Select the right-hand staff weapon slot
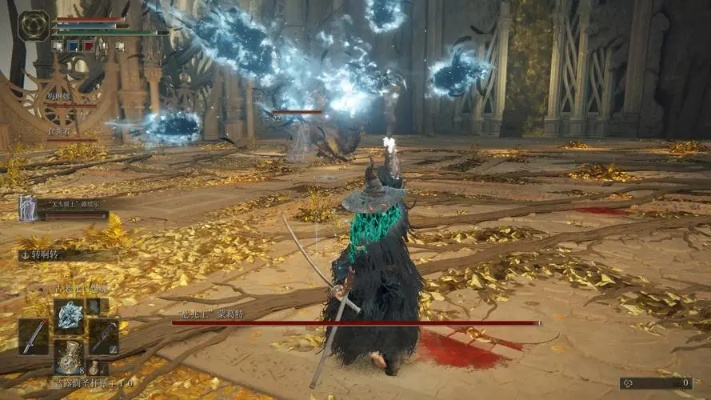Image resolution: width=711 pixels, height=400 pixels. click(104, 335)
